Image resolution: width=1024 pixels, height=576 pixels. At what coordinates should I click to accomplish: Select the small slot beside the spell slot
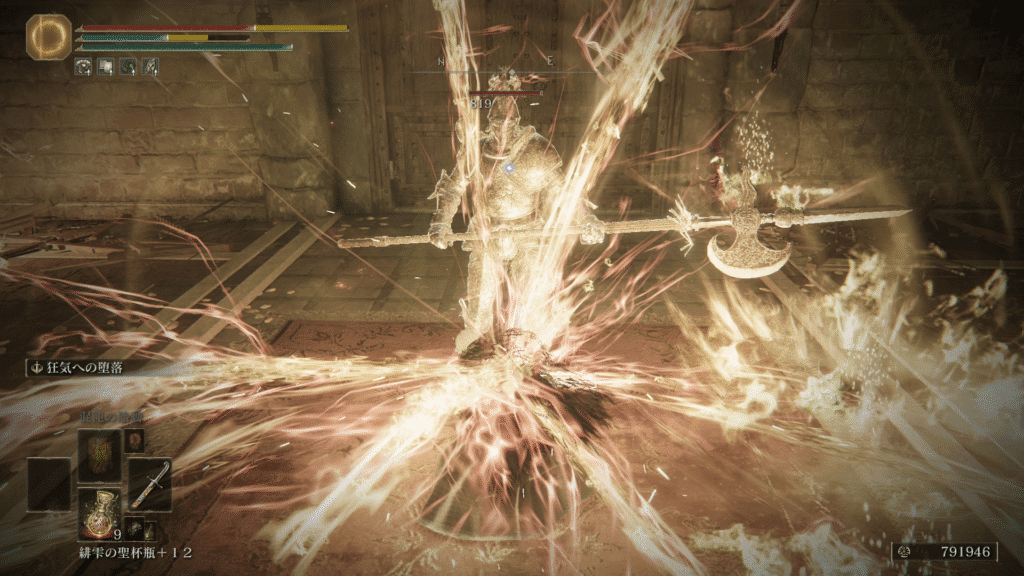tap(134, 442)
